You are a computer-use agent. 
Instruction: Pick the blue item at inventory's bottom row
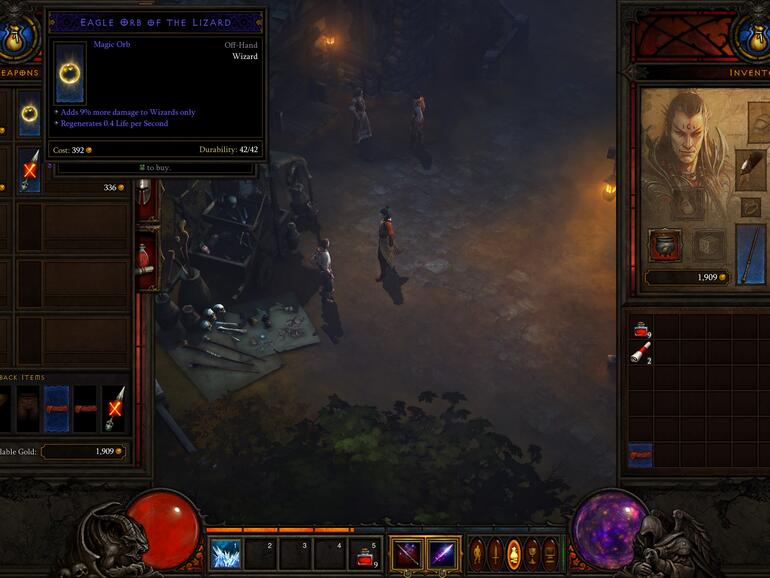pos(640,455)
